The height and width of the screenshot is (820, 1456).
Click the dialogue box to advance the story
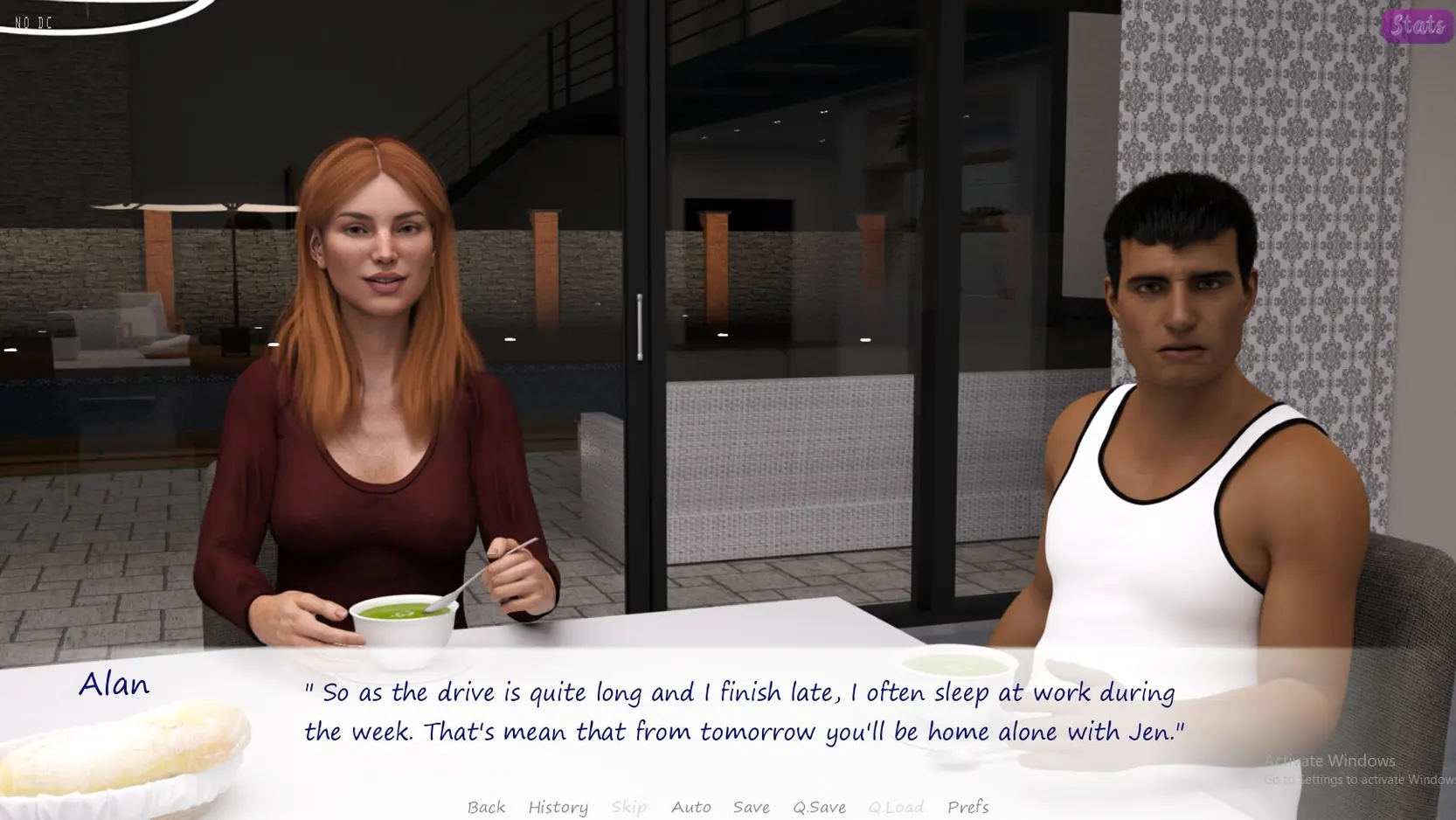[x=743, y=712]
